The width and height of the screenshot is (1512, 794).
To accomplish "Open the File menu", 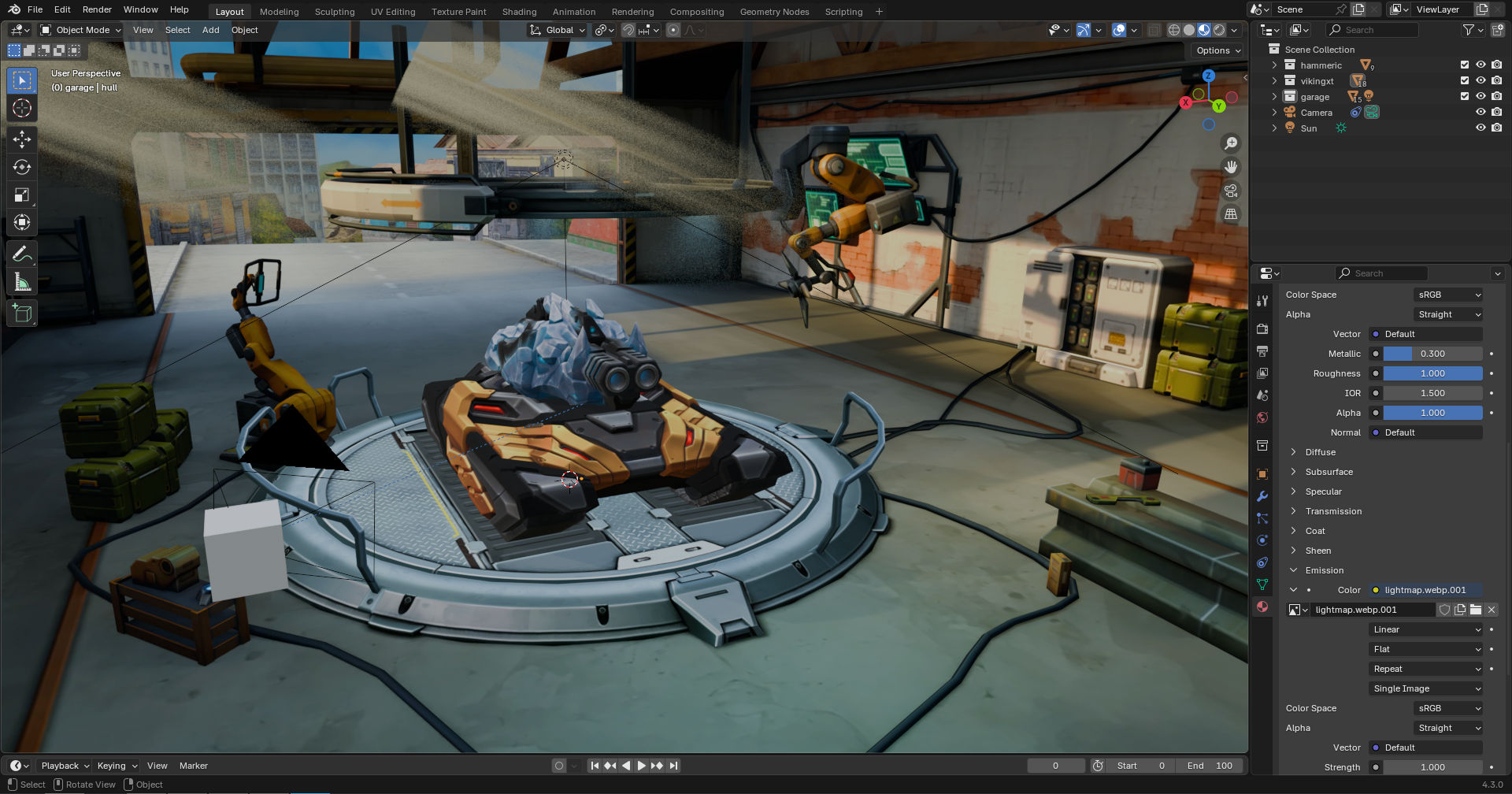I will (35, 9).
